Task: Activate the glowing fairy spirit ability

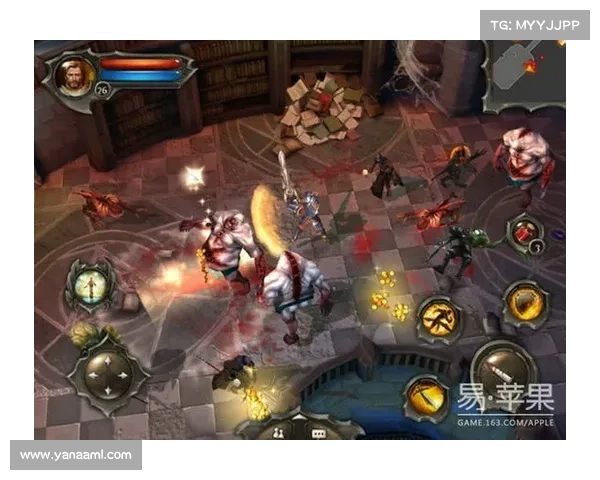Action: pos(88,286)
